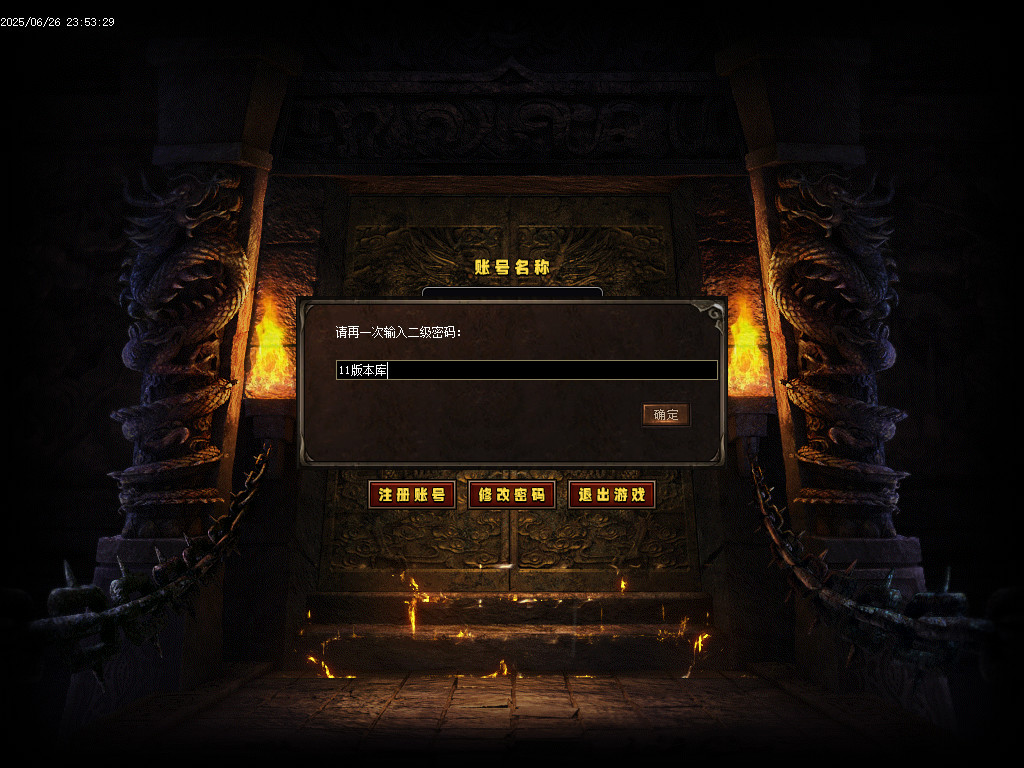Focus the secondary password input field

pyautogui.click(x=527, y=370)
